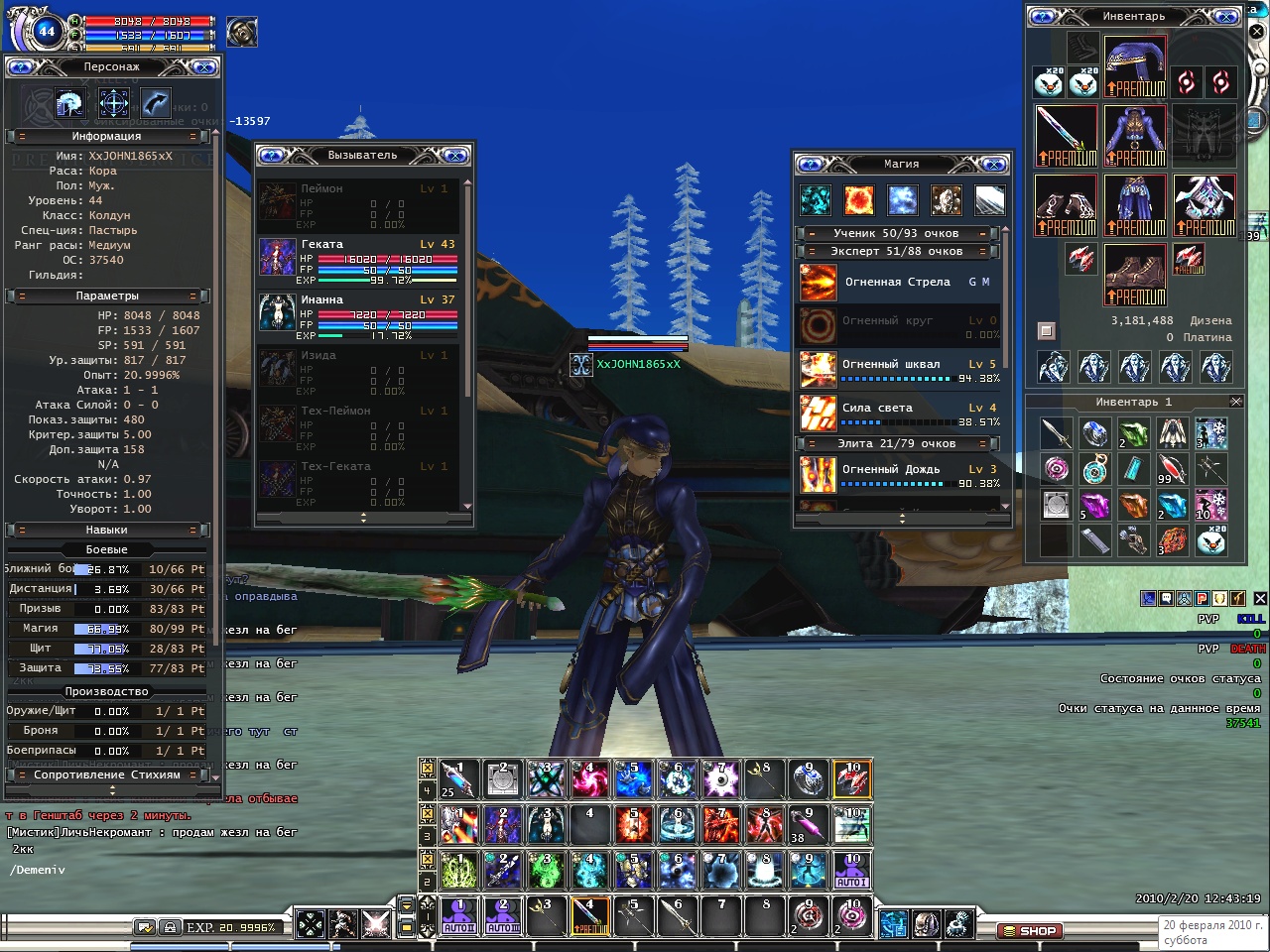Choose the Огненная Стрела spell
Image resolution: width=1270 pixels, height=952 pixels.
point(897,283)
